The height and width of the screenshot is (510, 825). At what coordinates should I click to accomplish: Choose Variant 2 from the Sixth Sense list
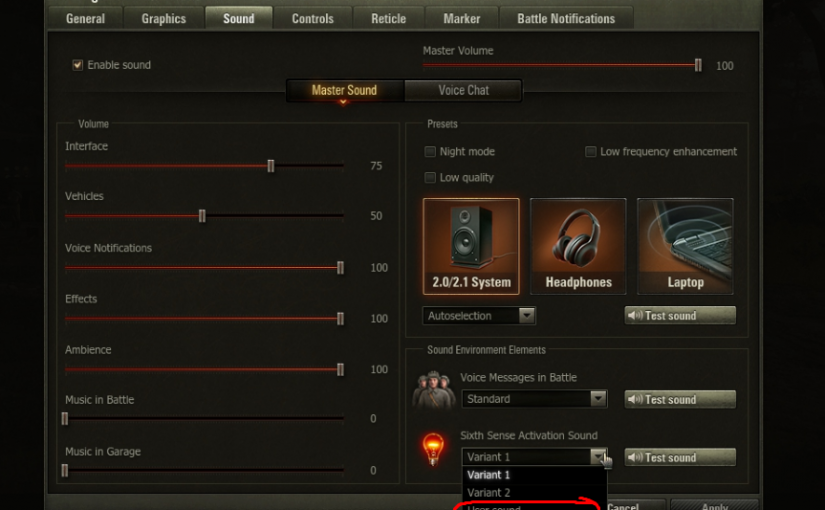pyautogui.click(x=489, y=493)
